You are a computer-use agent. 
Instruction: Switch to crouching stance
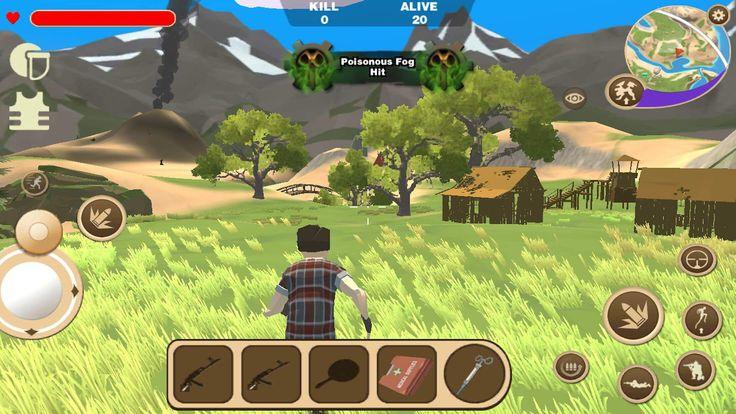(x=695, y=370)
